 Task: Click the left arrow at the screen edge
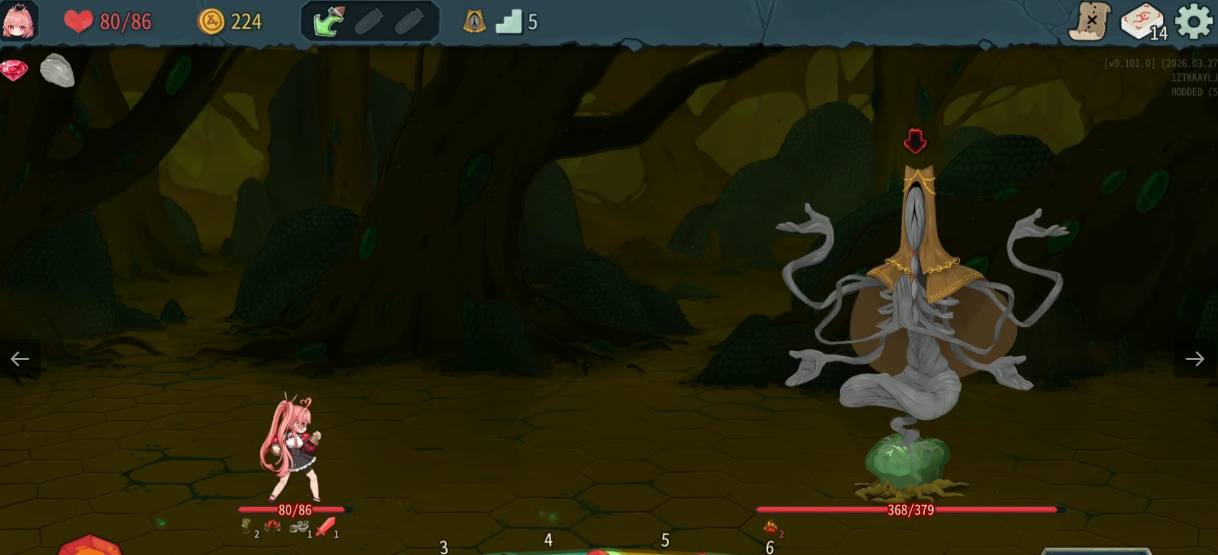click(x=20, y=359)
